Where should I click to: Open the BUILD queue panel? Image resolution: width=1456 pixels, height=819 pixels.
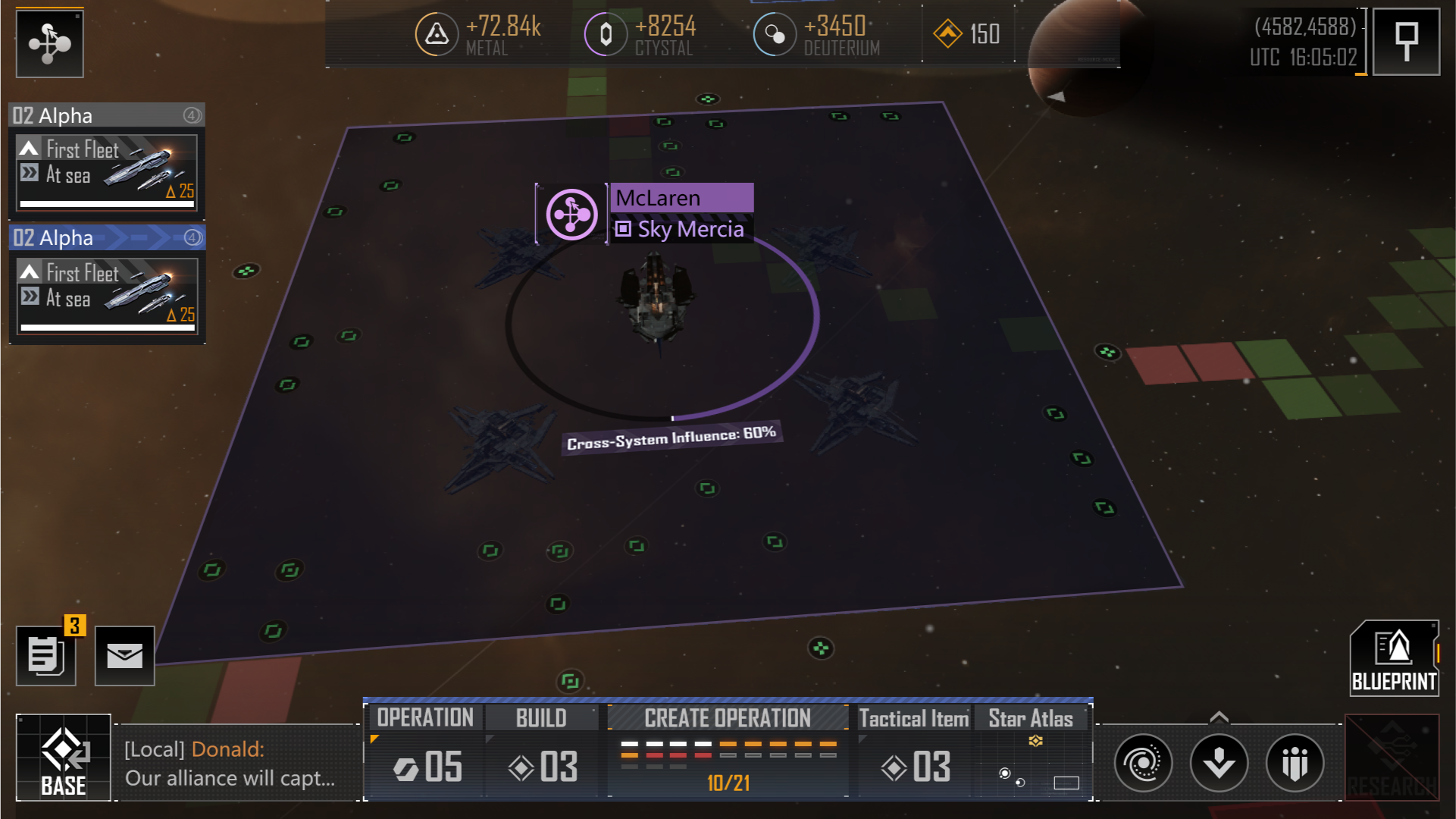(x=541, y=752)
